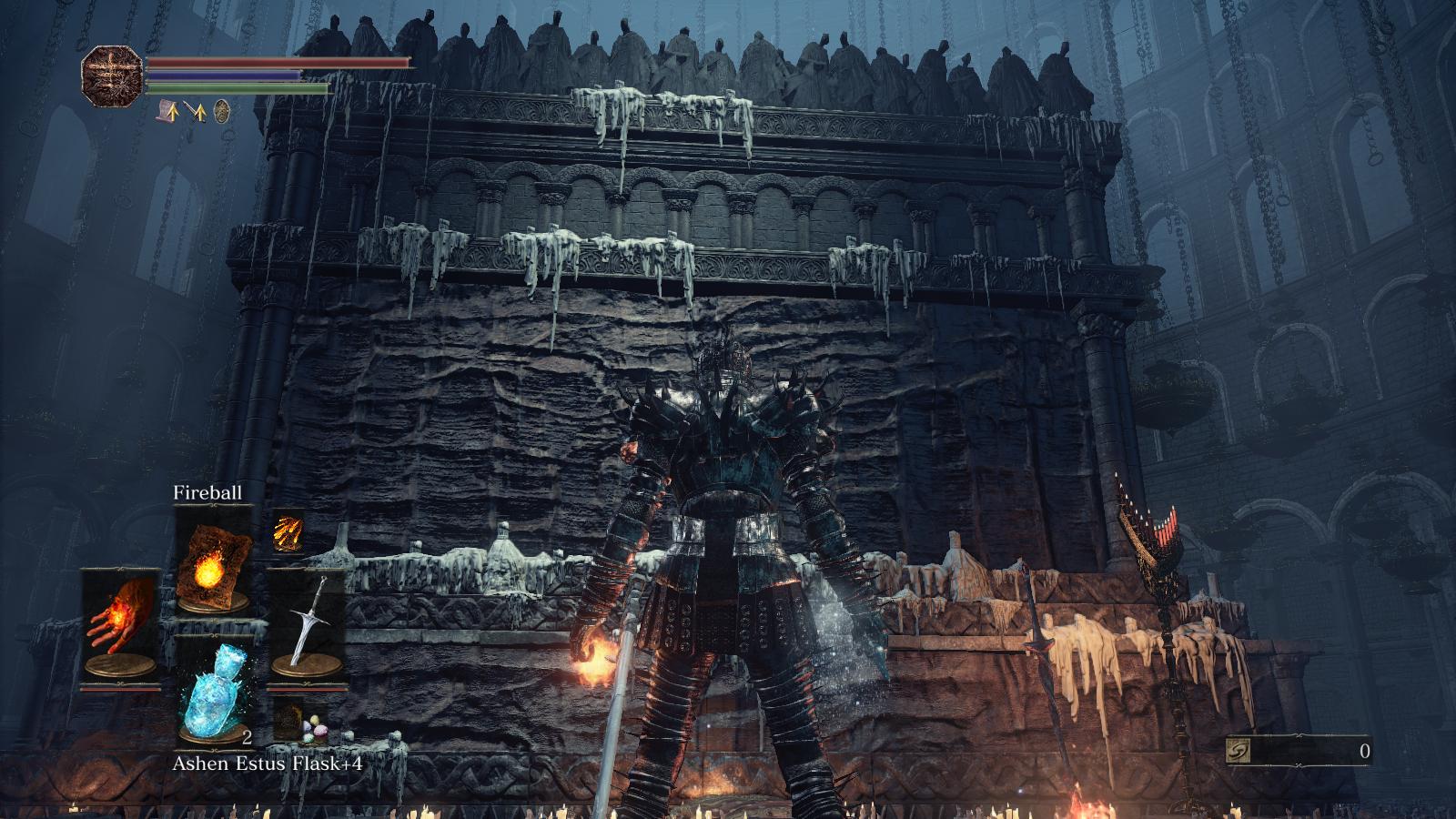1456x819 pixels.
Task: Select the sword right-hand weapon slot
Action: pos(307,623)
